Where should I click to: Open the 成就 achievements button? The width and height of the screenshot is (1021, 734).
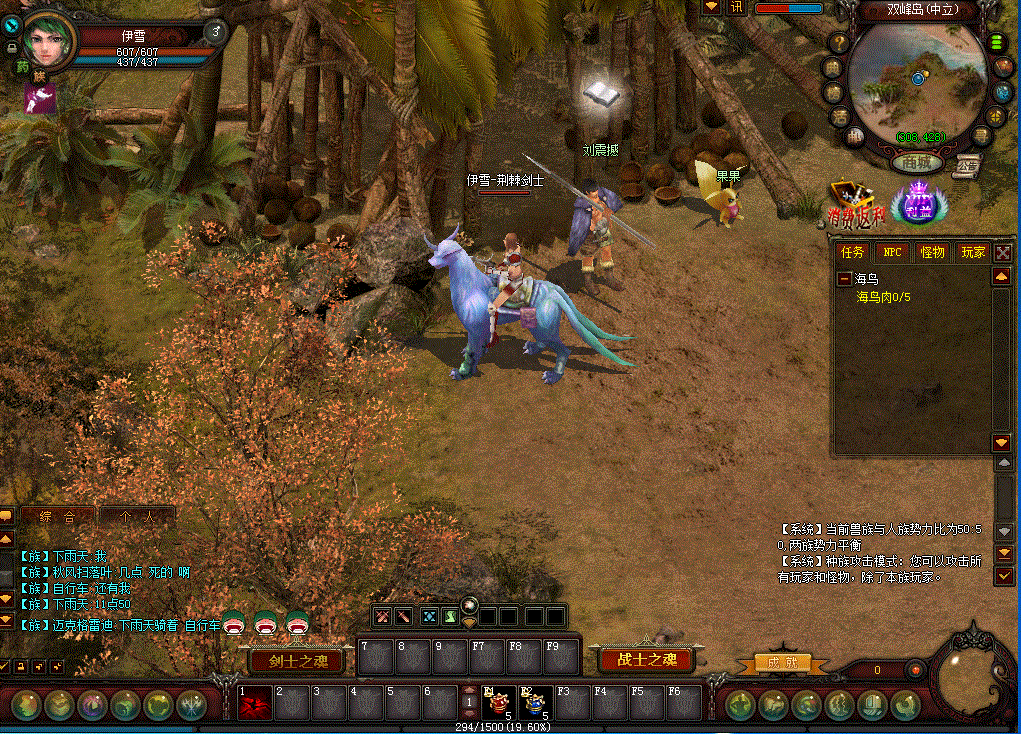point(775,663)
